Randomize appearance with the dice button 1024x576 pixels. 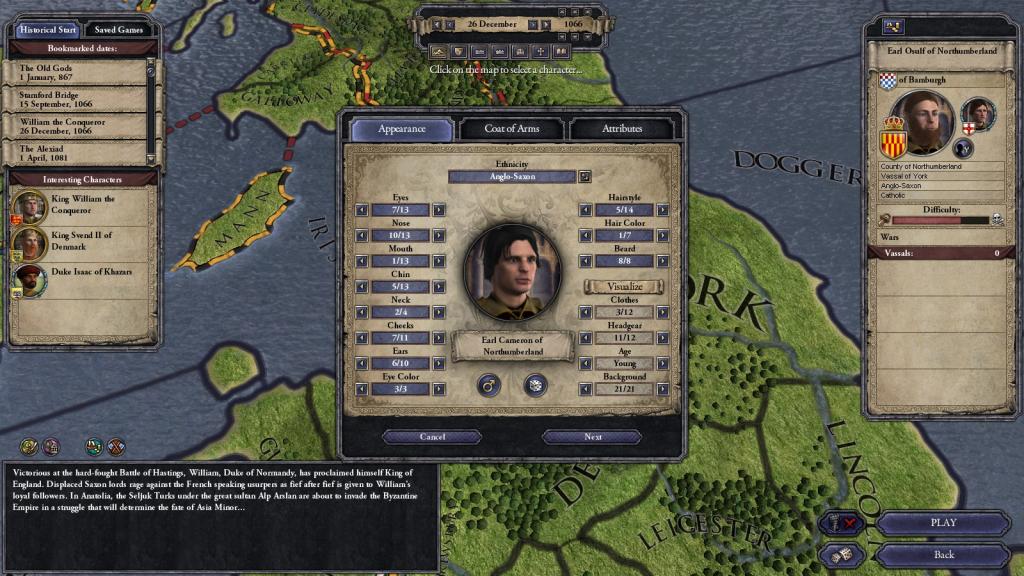tap(535, 384)
